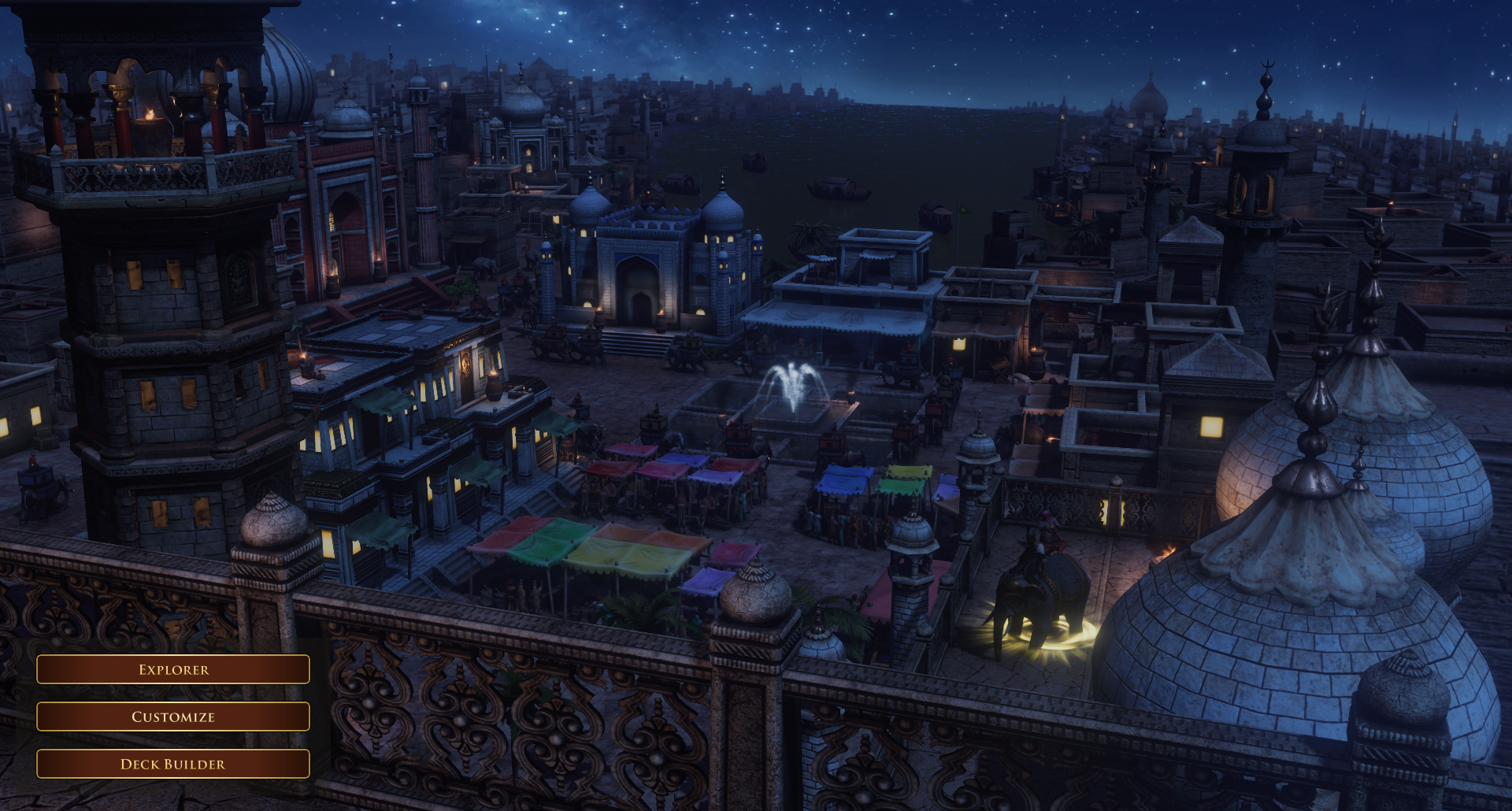This screenshot has width=1512, height=811.
Task: Select the Customize button
Action: pos(173,717)
